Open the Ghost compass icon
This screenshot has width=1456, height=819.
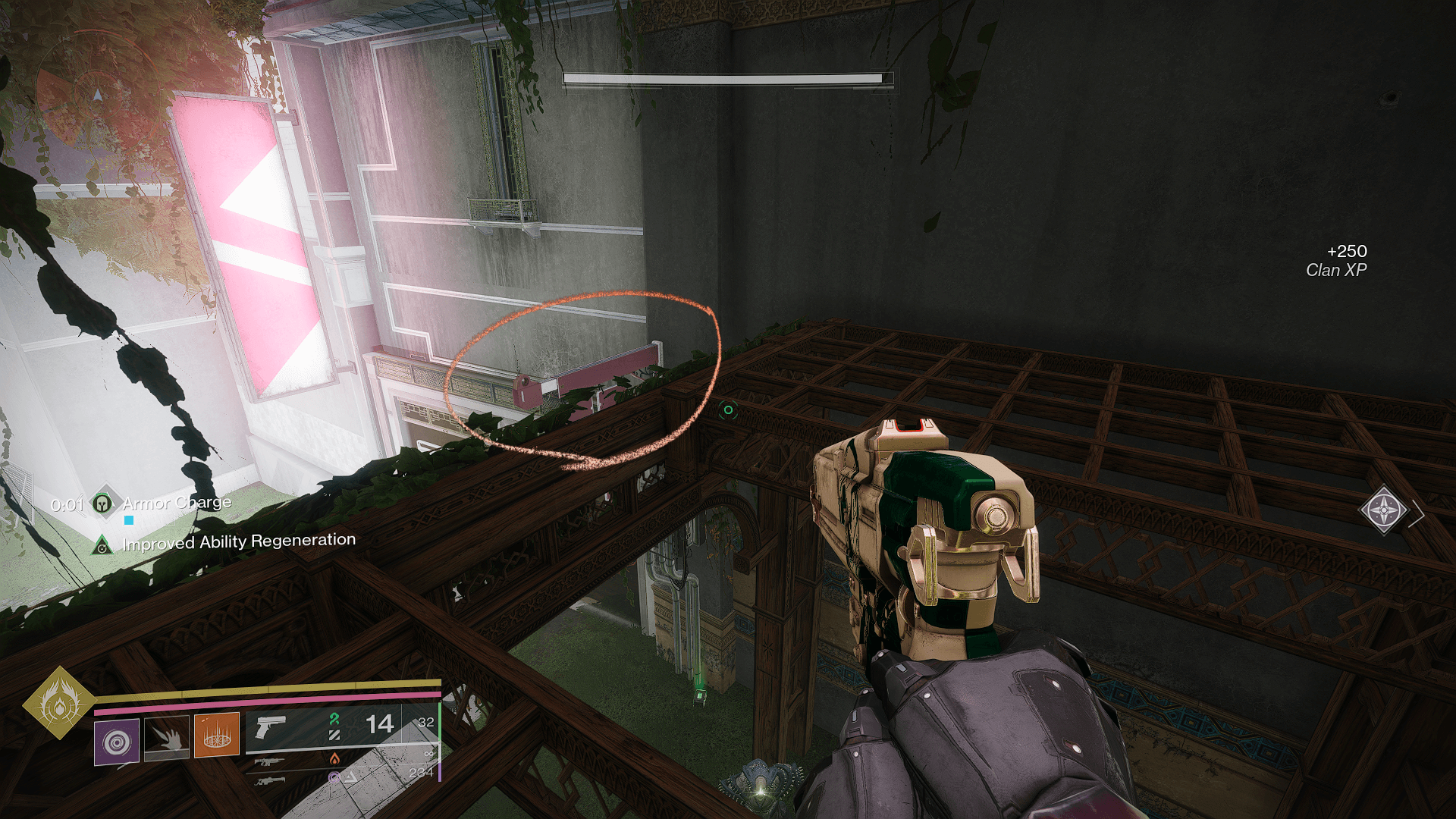point(1384,510)
